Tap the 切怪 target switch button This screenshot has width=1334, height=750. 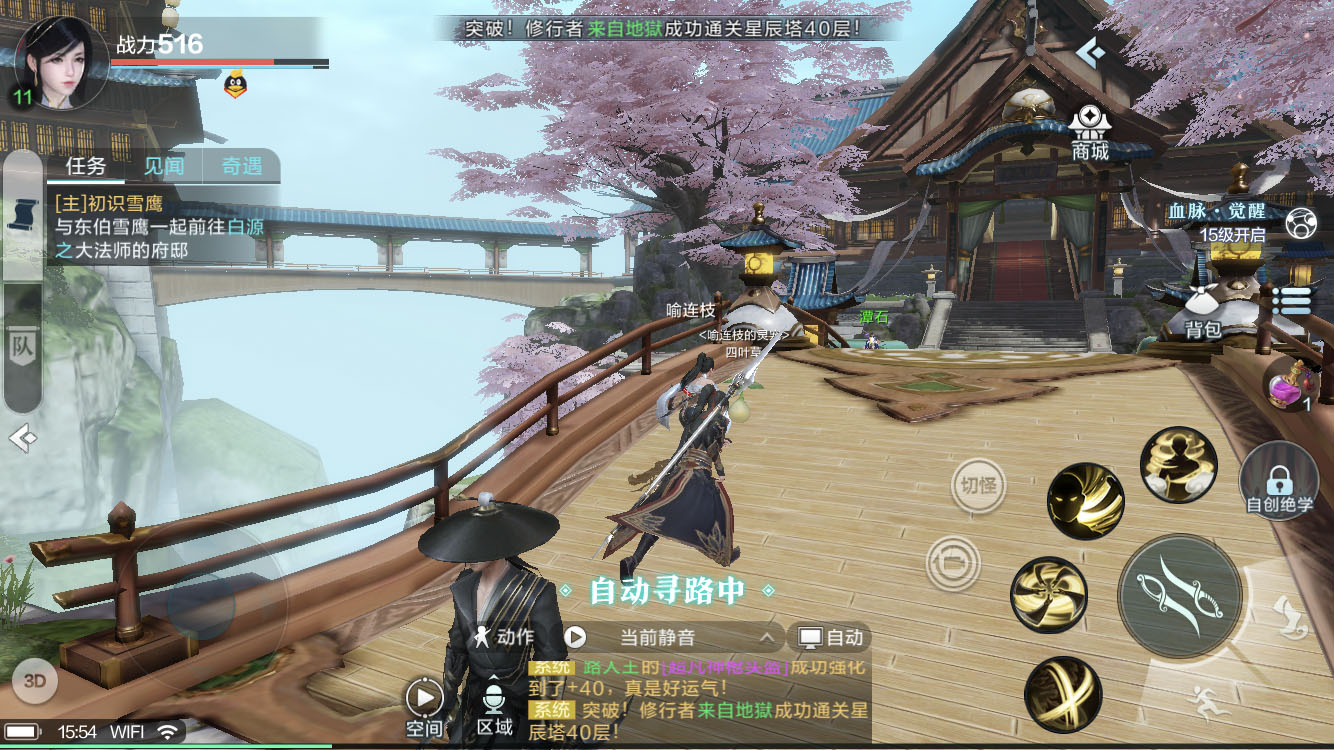pyautogui.click(x=977, y=486)
